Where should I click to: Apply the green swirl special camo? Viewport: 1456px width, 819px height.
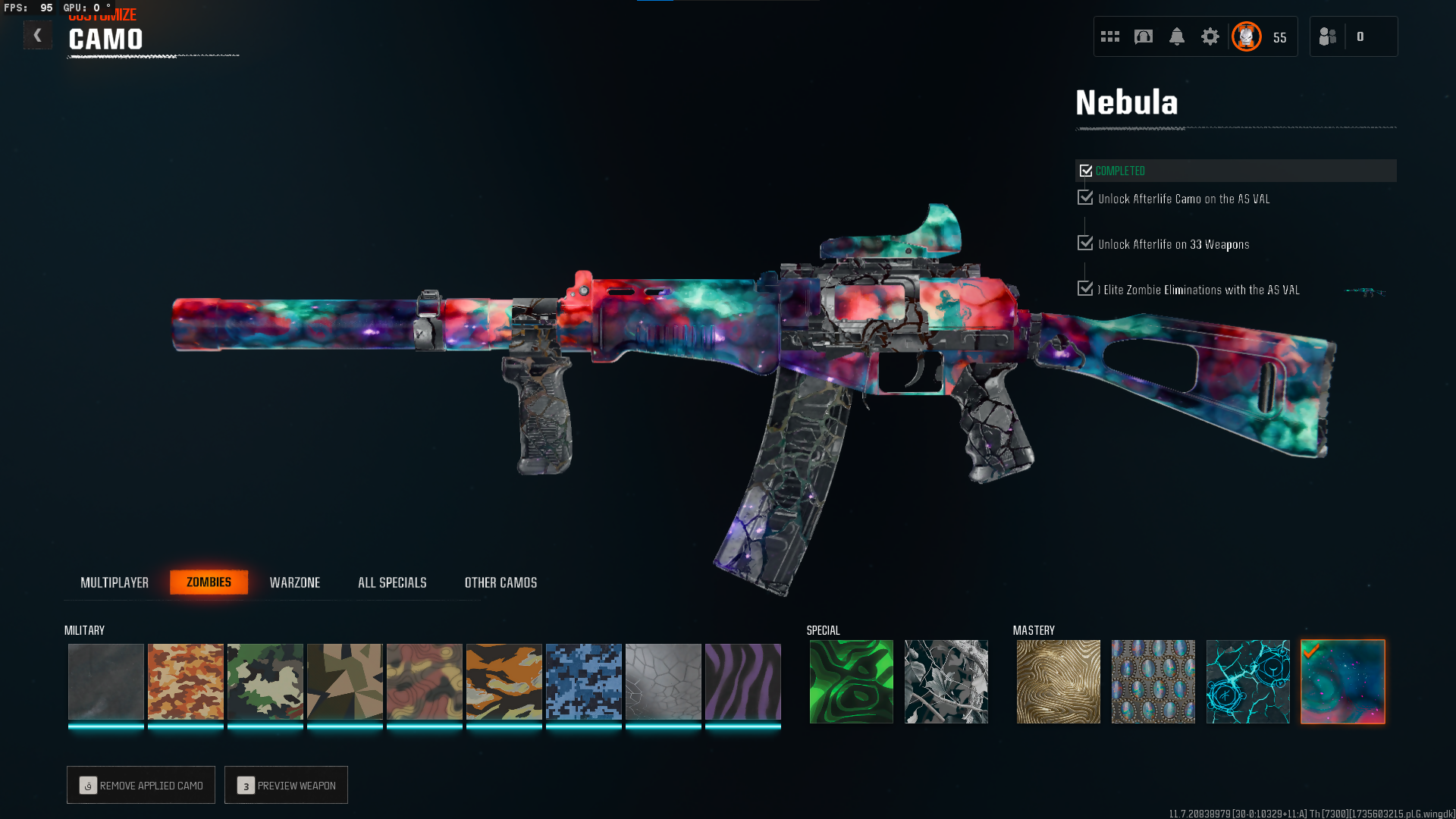click(x=852, y=682)
